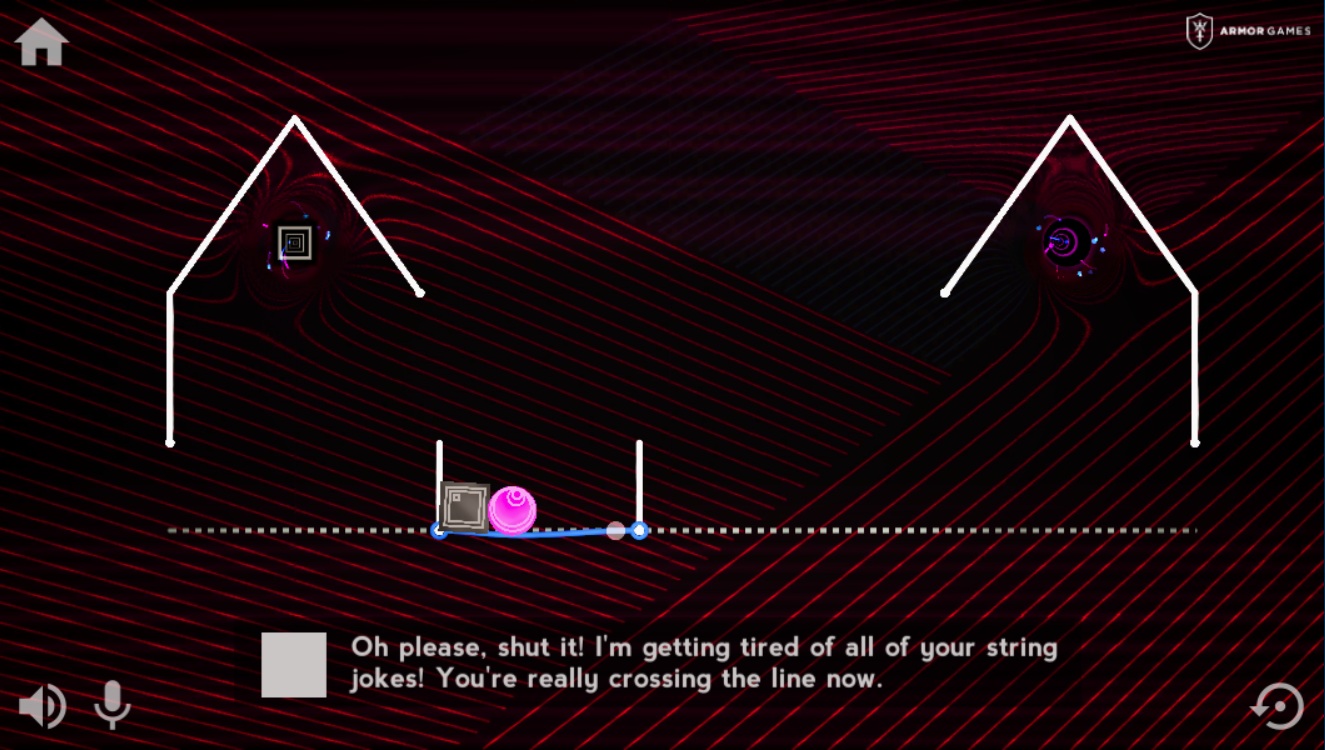Return to the home menu
Viewport: 1325px width, 750px height.
42,43
